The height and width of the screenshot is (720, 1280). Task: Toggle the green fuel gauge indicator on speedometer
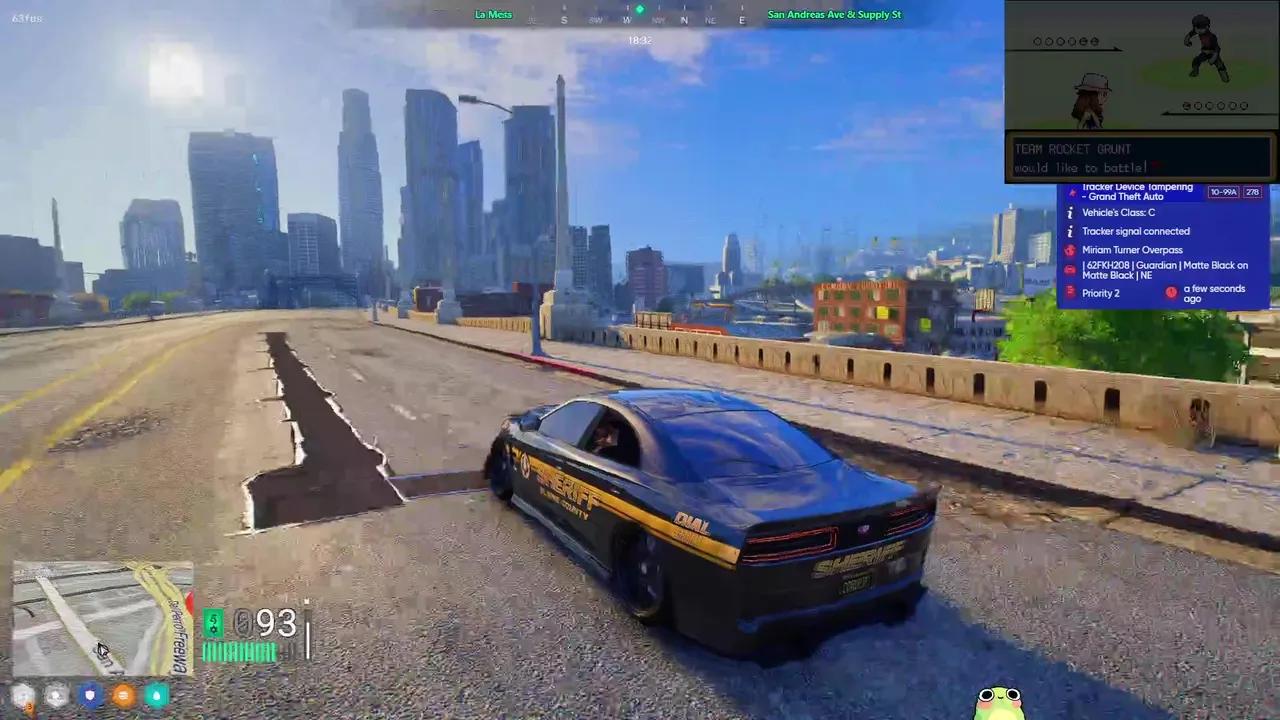coord(213,623)
